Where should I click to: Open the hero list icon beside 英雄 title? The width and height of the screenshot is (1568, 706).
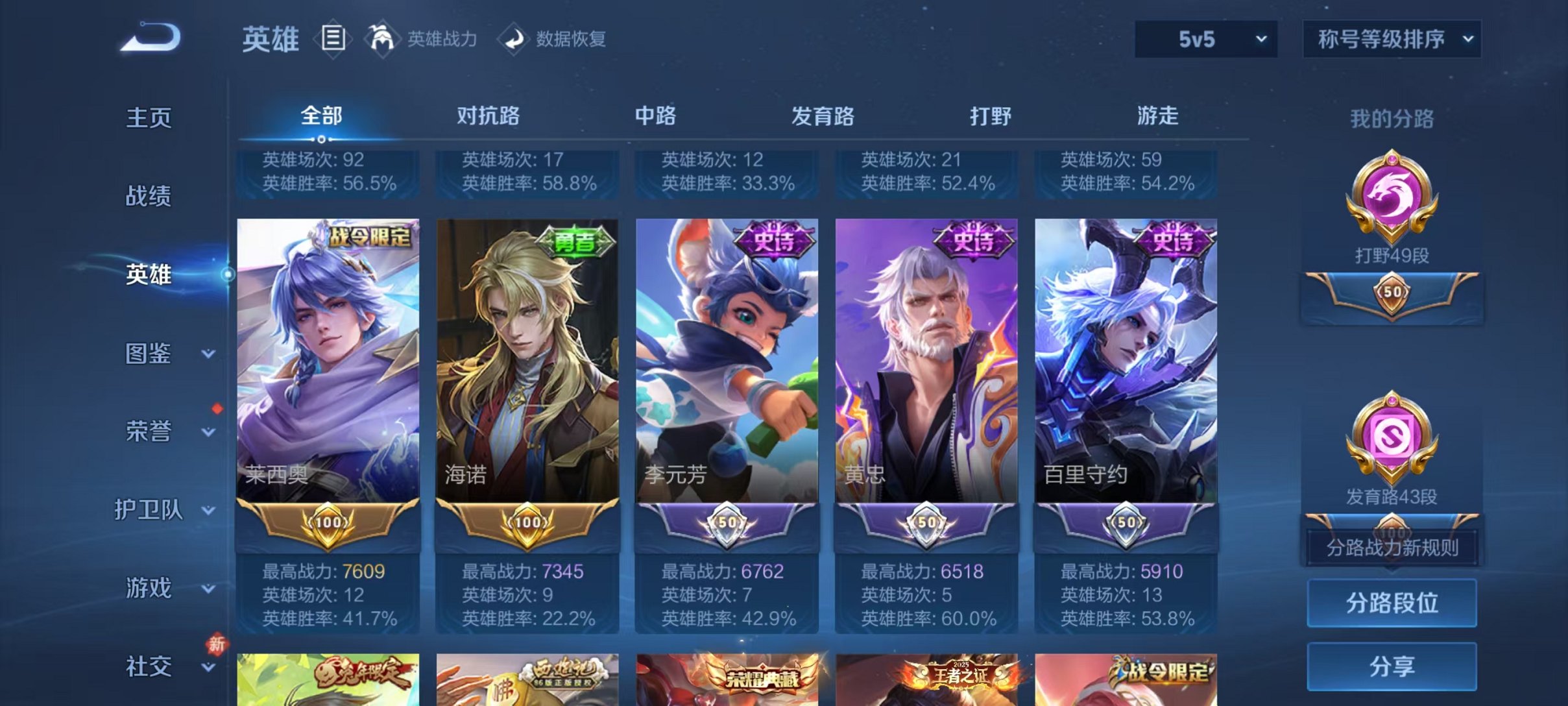point(333,40)
